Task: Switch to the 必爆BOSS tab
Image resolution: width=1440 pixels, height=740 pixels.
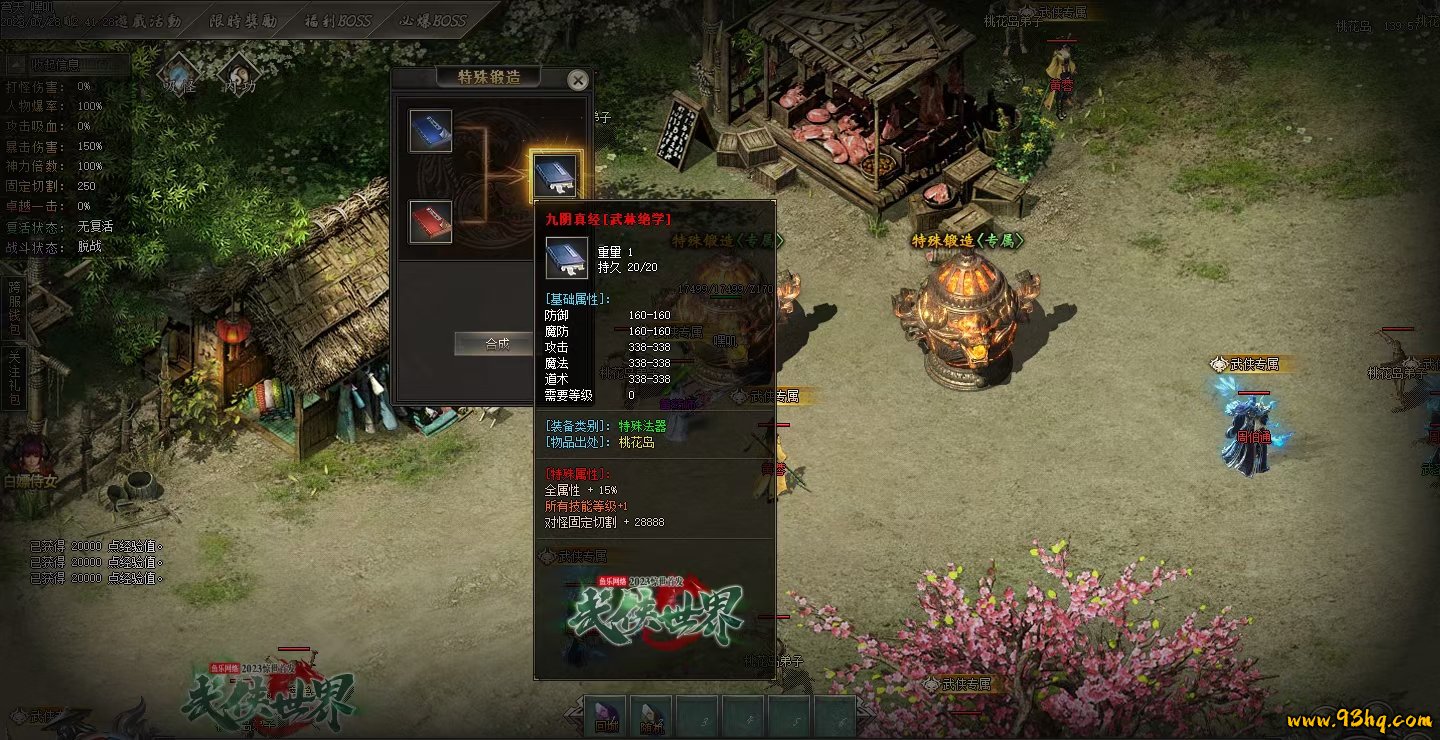Action: 433,20
